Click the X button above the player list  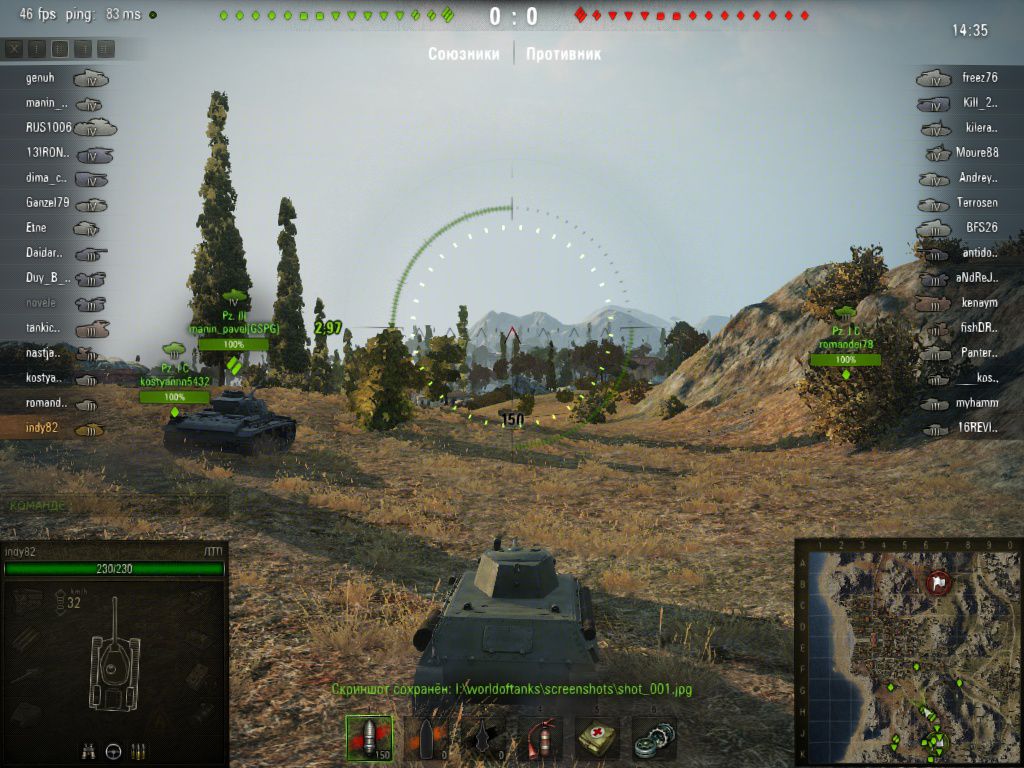14,48
